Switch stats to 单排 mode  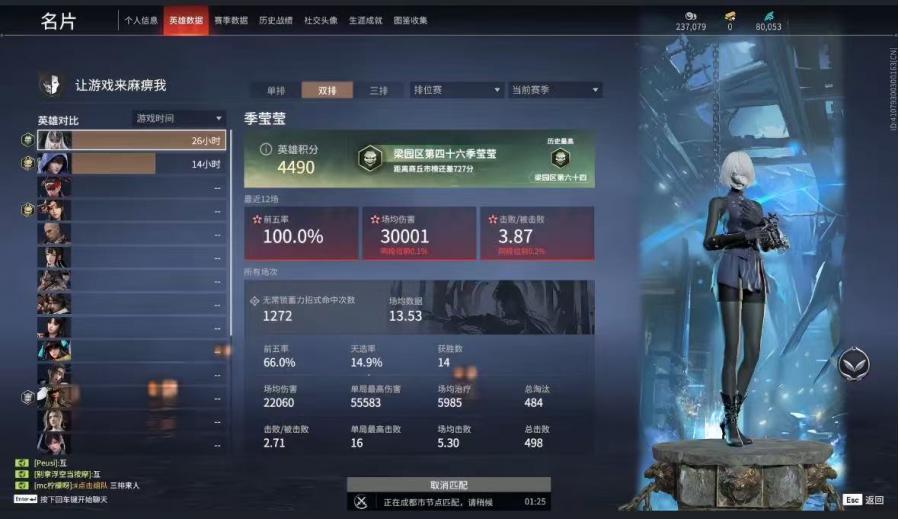275,90
